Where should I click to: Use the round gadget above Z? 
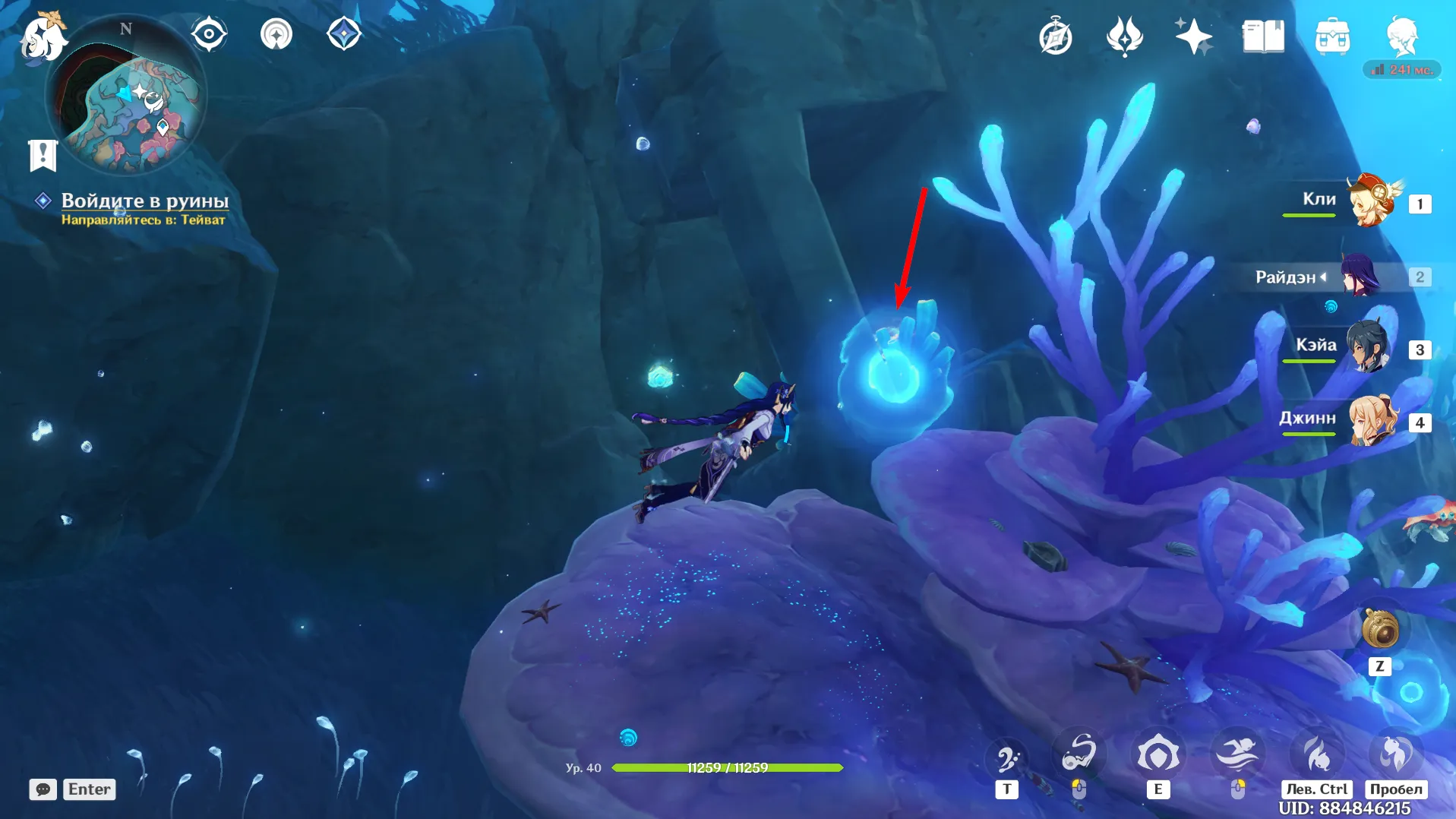tap(1379, 630)
